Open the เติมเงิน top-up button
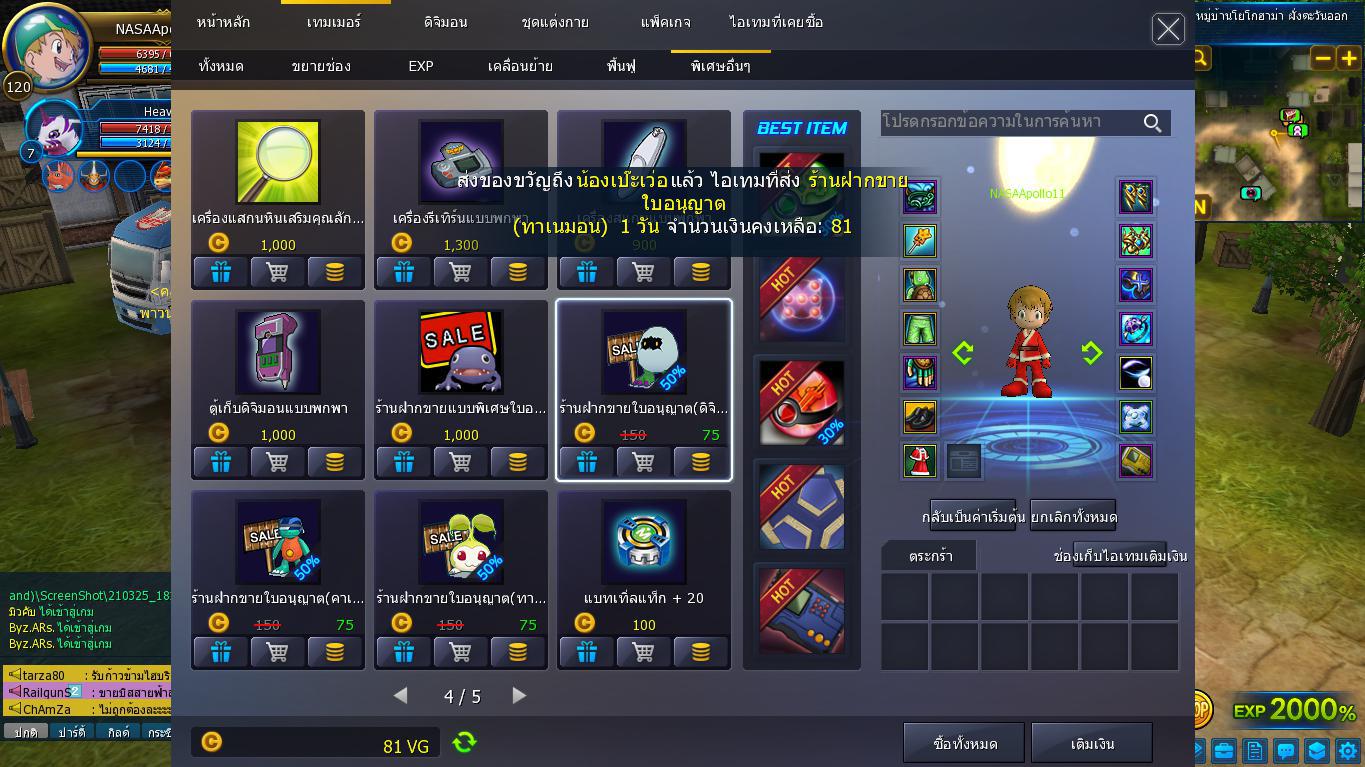 coord(1092,743)
